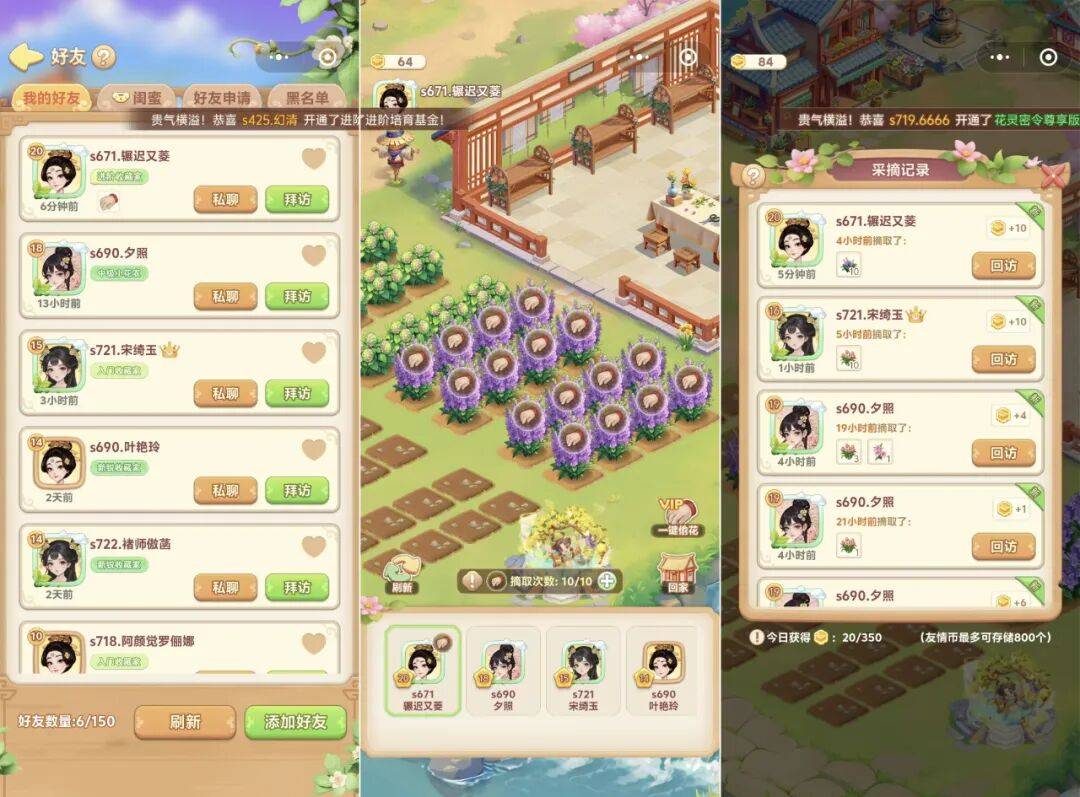Close the 采摘记录 panel
Image resolution: width=1080 pixels, height=797 pixels.
1053,176
